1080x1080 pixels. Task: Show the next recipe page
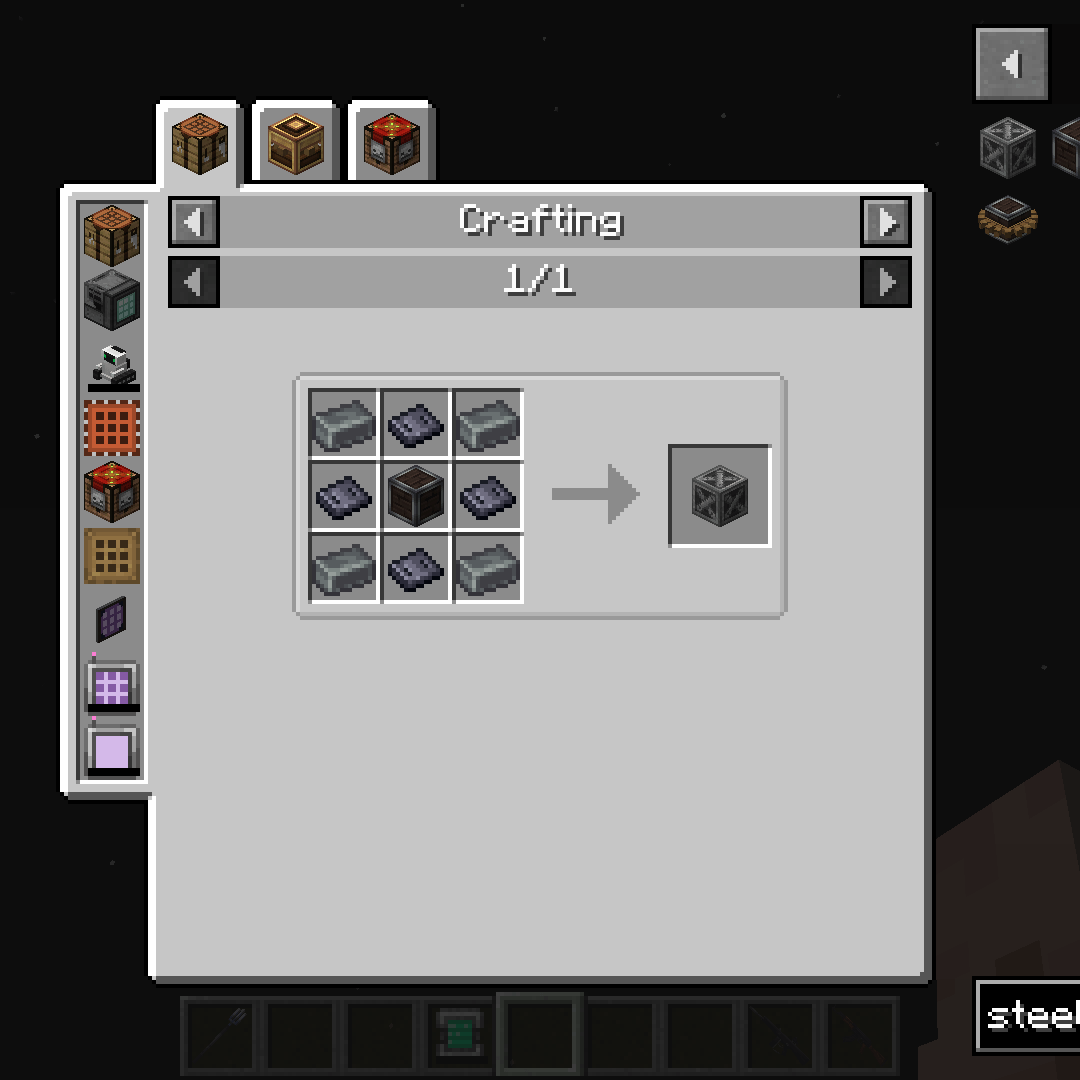point(886,282)
